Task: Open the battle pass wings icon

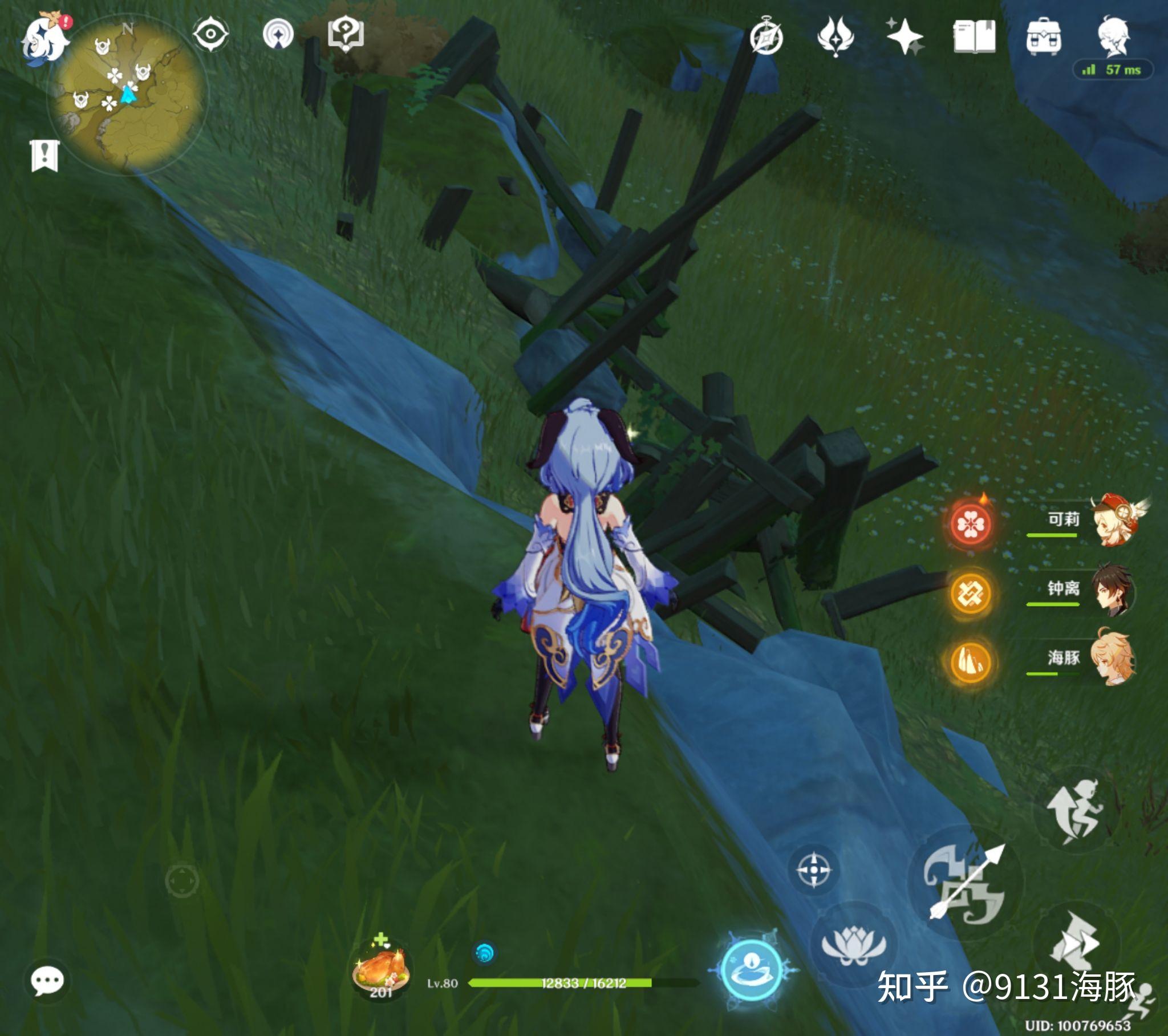Action: [x=836, y=36]
